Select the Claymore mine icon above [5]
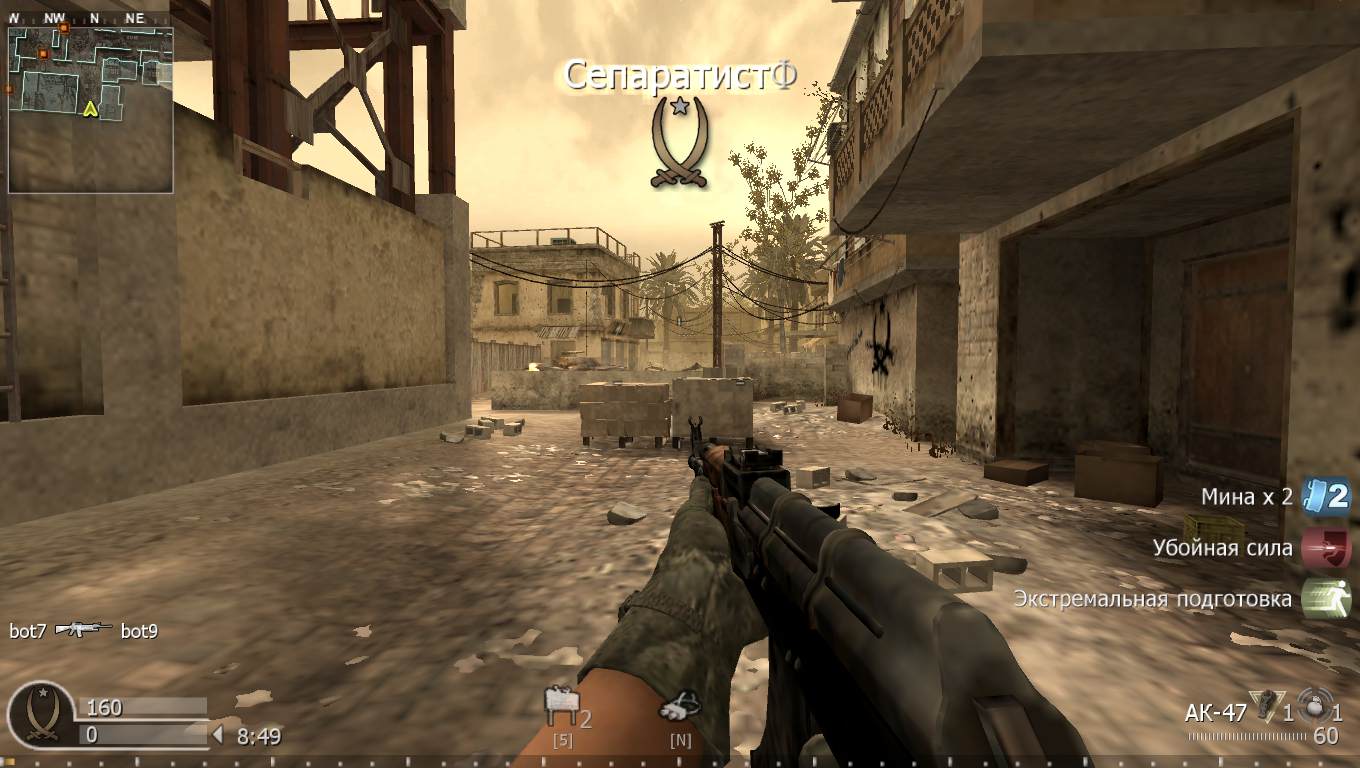The image size is (1360, 768). tap(560, 703)
